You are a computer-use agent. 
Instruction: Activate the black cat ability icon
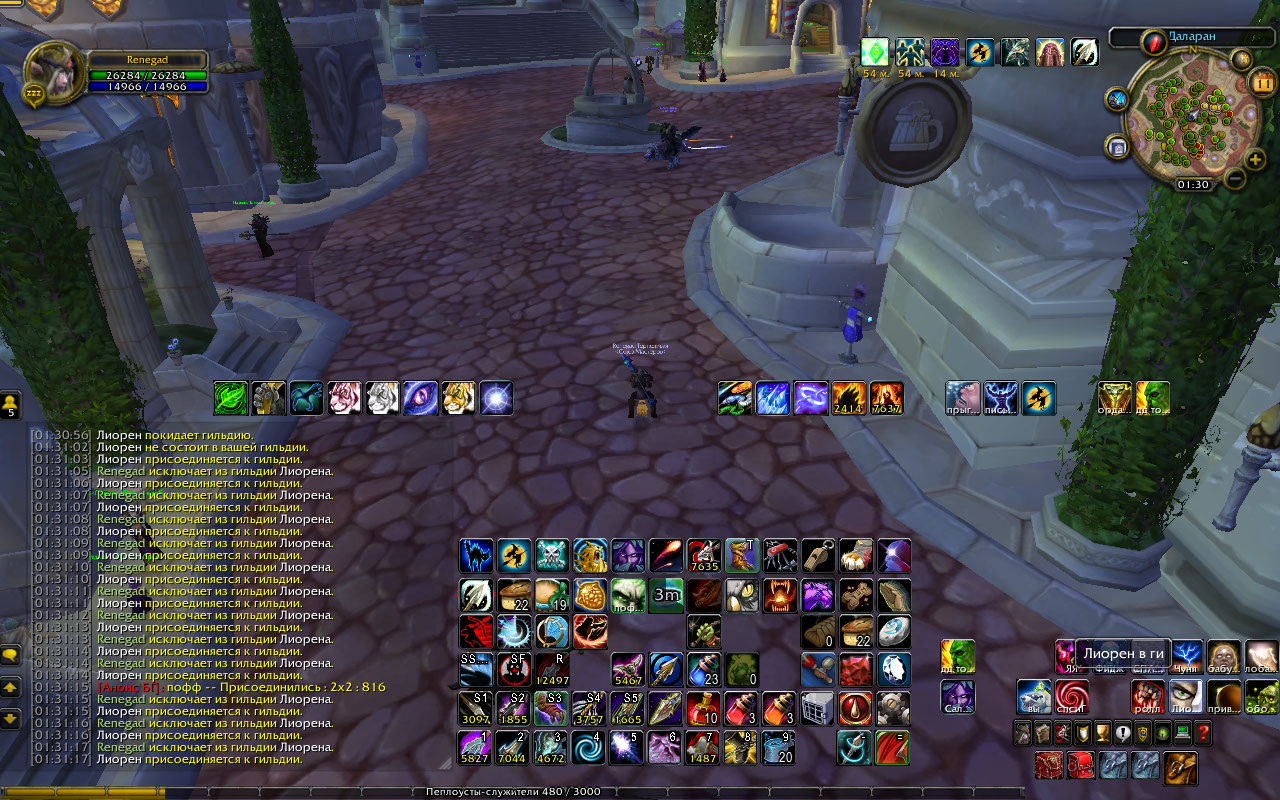click(x=475, y=555)
